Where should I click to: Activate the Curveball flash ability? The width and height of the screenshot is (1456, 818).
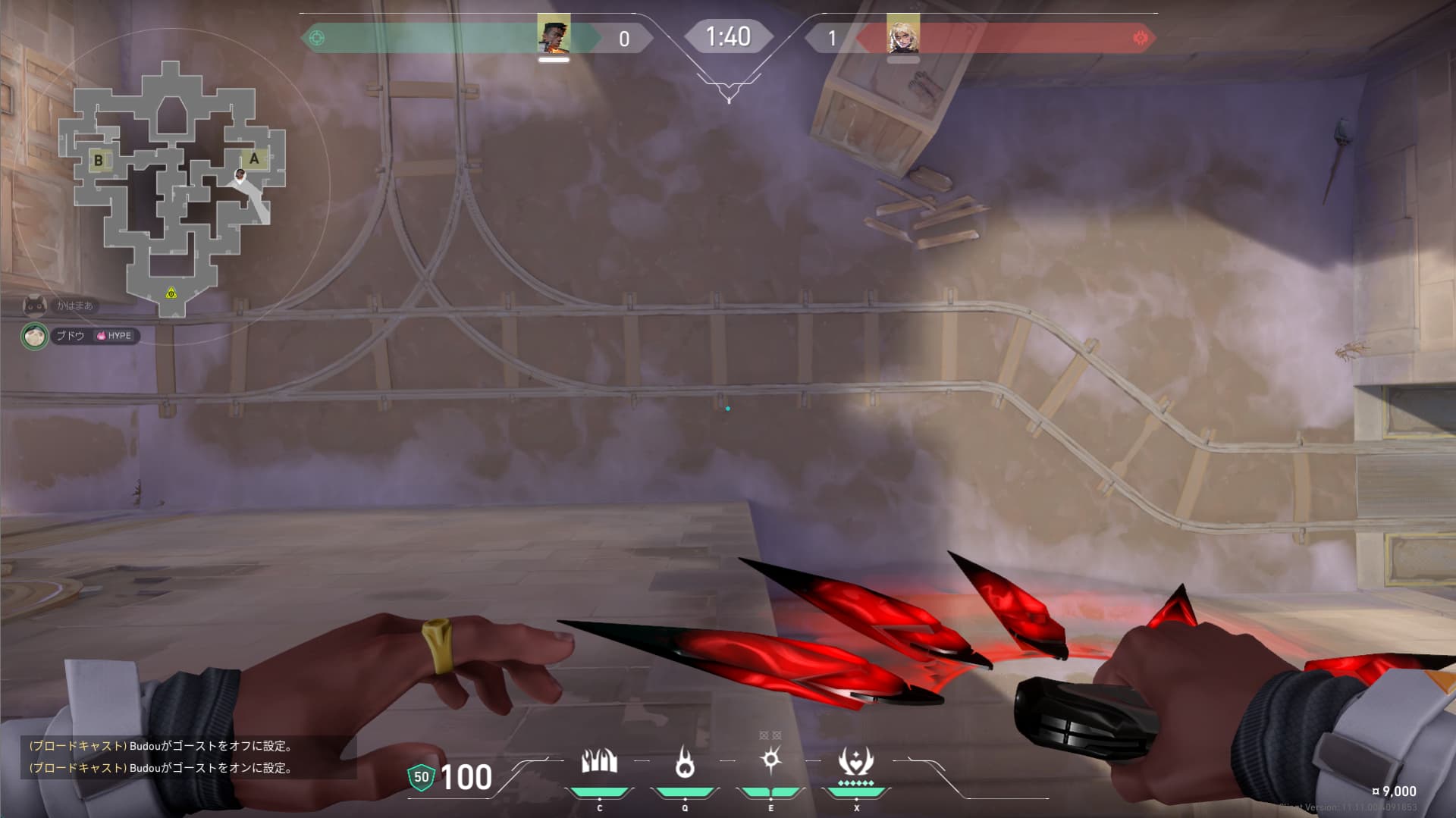tap(770, 760)
